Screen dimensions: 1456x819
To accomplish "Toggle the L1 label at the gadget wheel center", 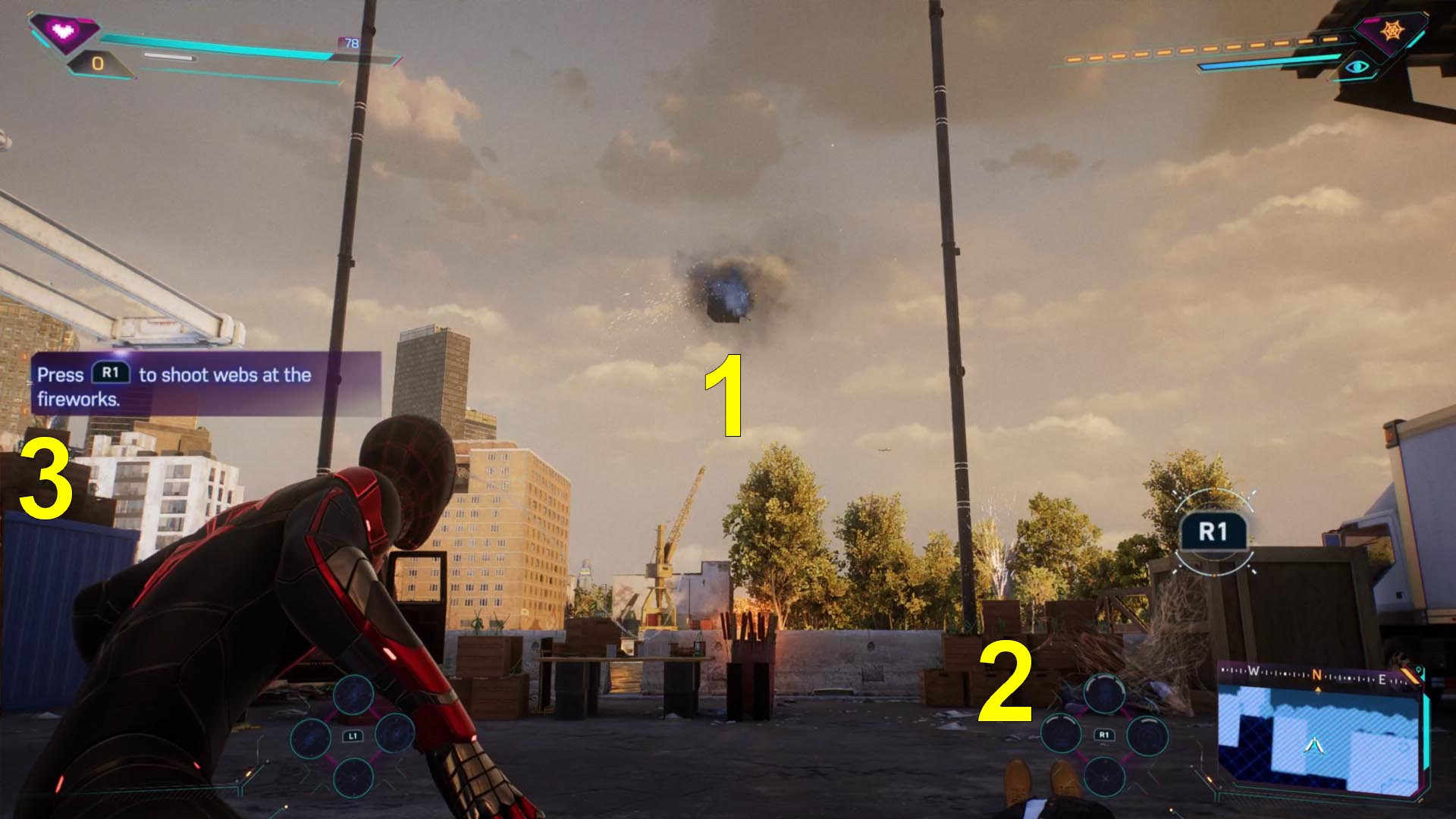I will 353,736.
